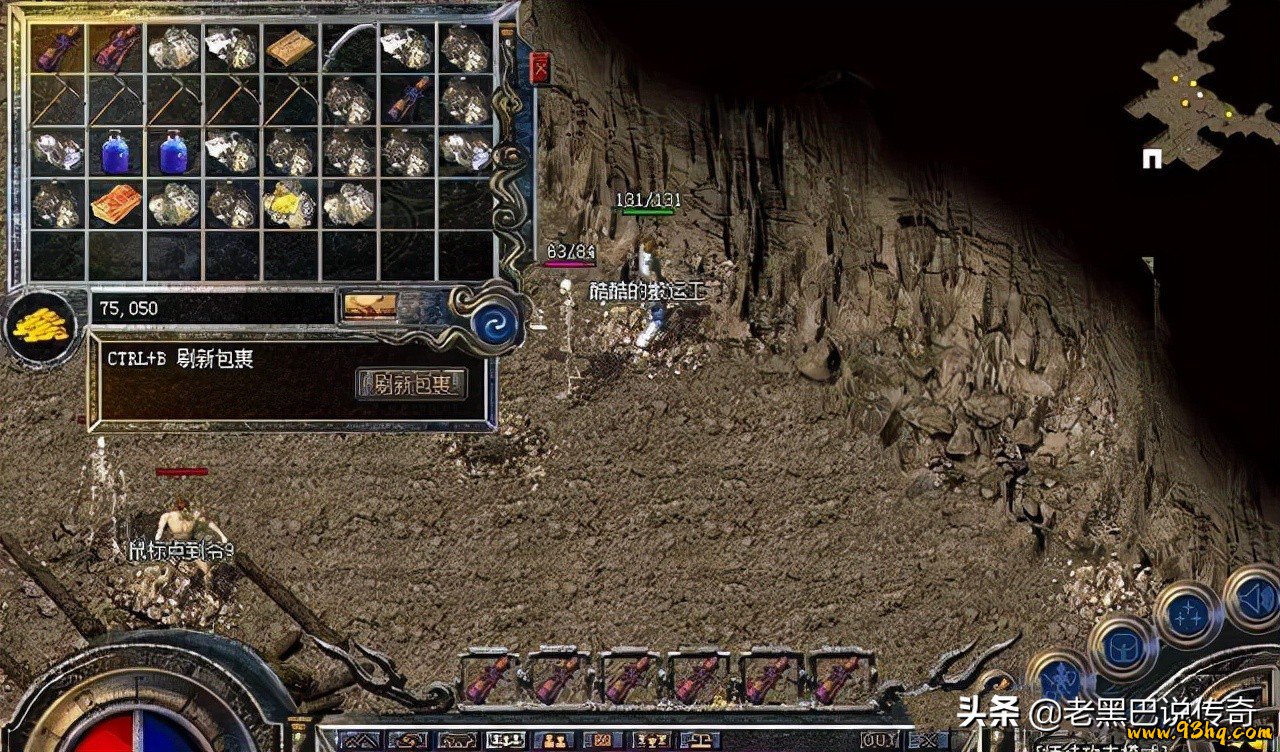
Task: Open the round sparkle skills button
Action: point(1189,615)
